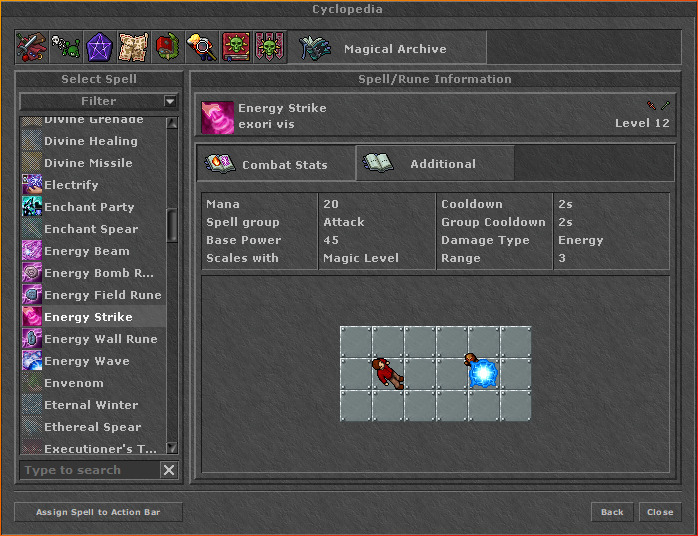Select Divine Healing from the spell list
698x536 pixels.
(x=91, y=141)
